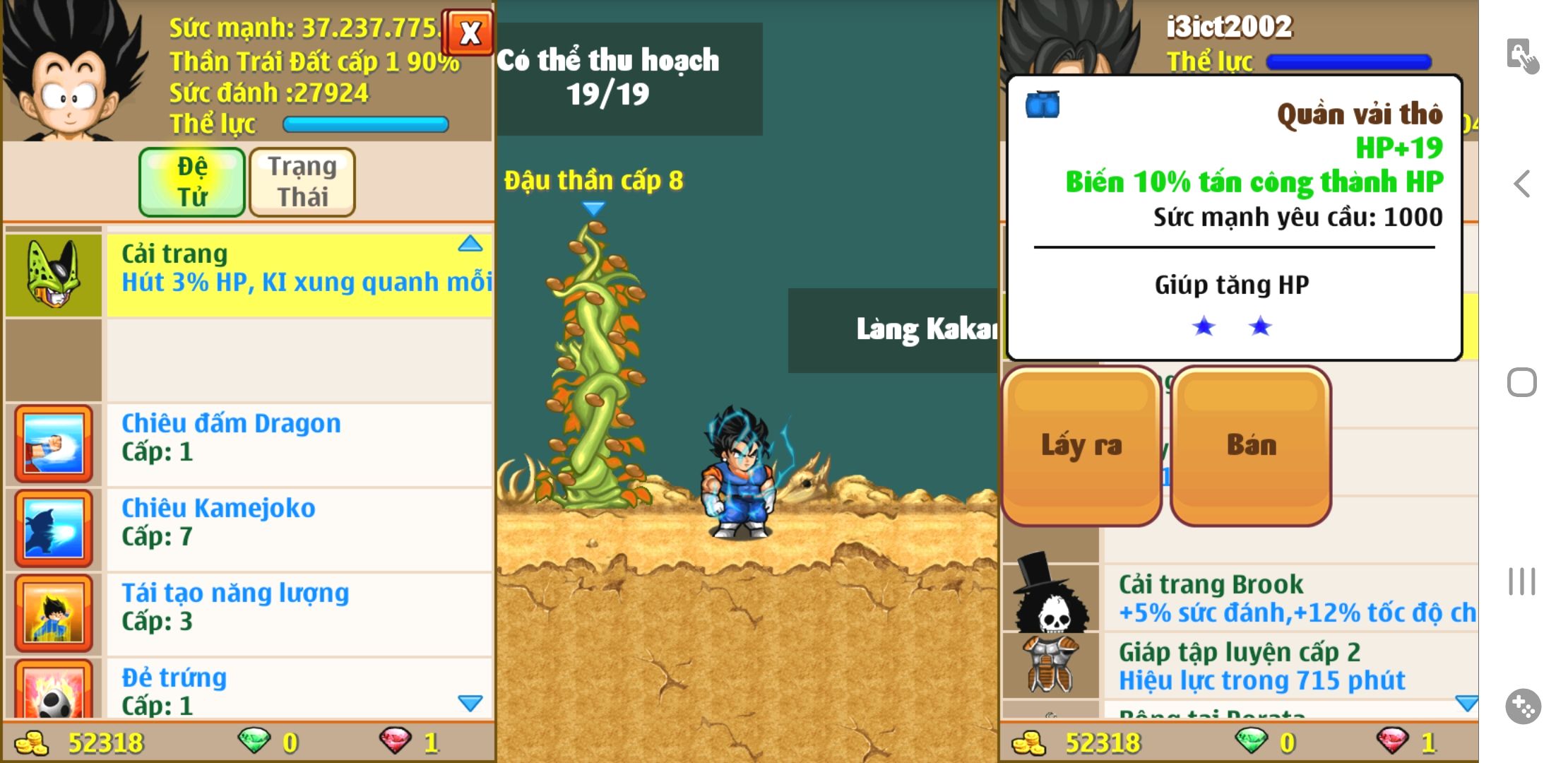Select the Cải trang Brook item
This screenshot has width=1568, height=763.
click(1289, 598)
